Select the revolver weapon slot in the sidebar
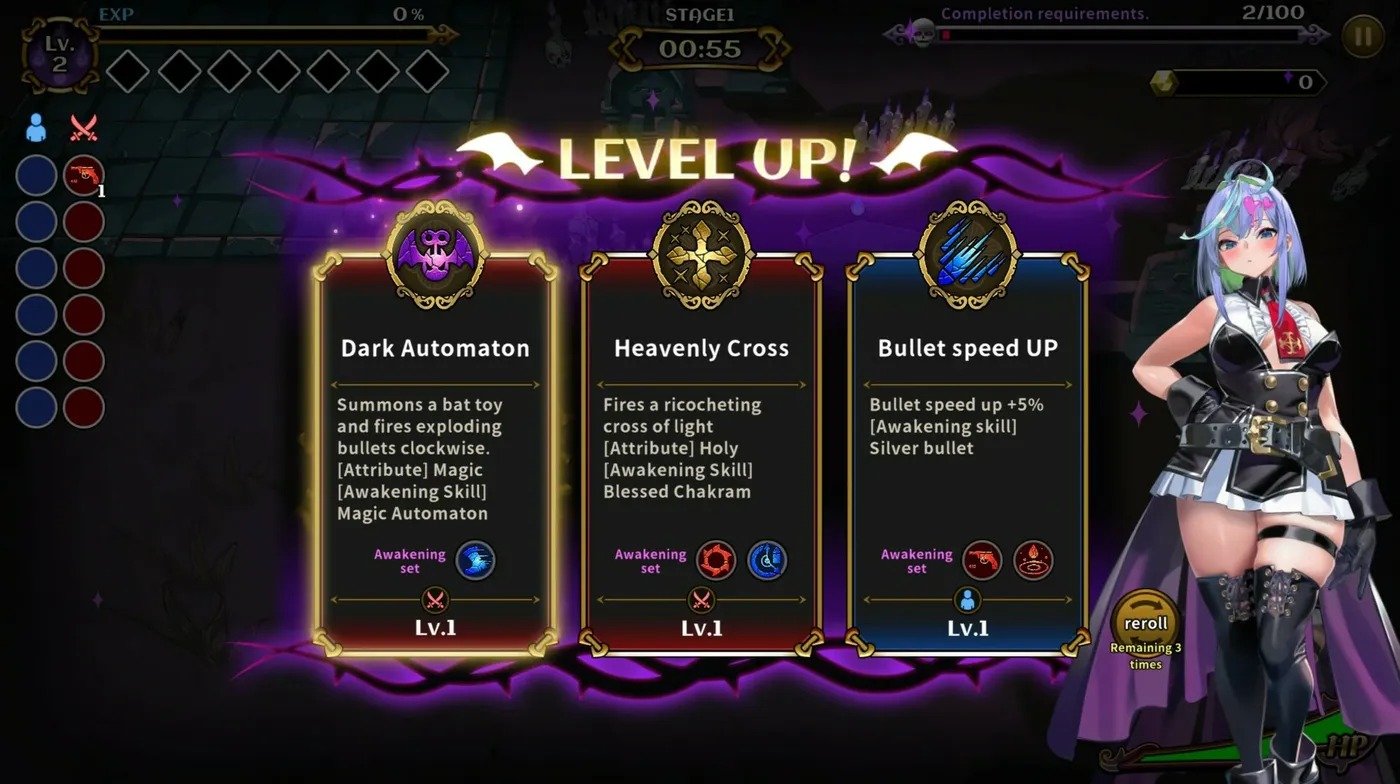This screenshot has height=784, width=1400. (x=83, y=175)
